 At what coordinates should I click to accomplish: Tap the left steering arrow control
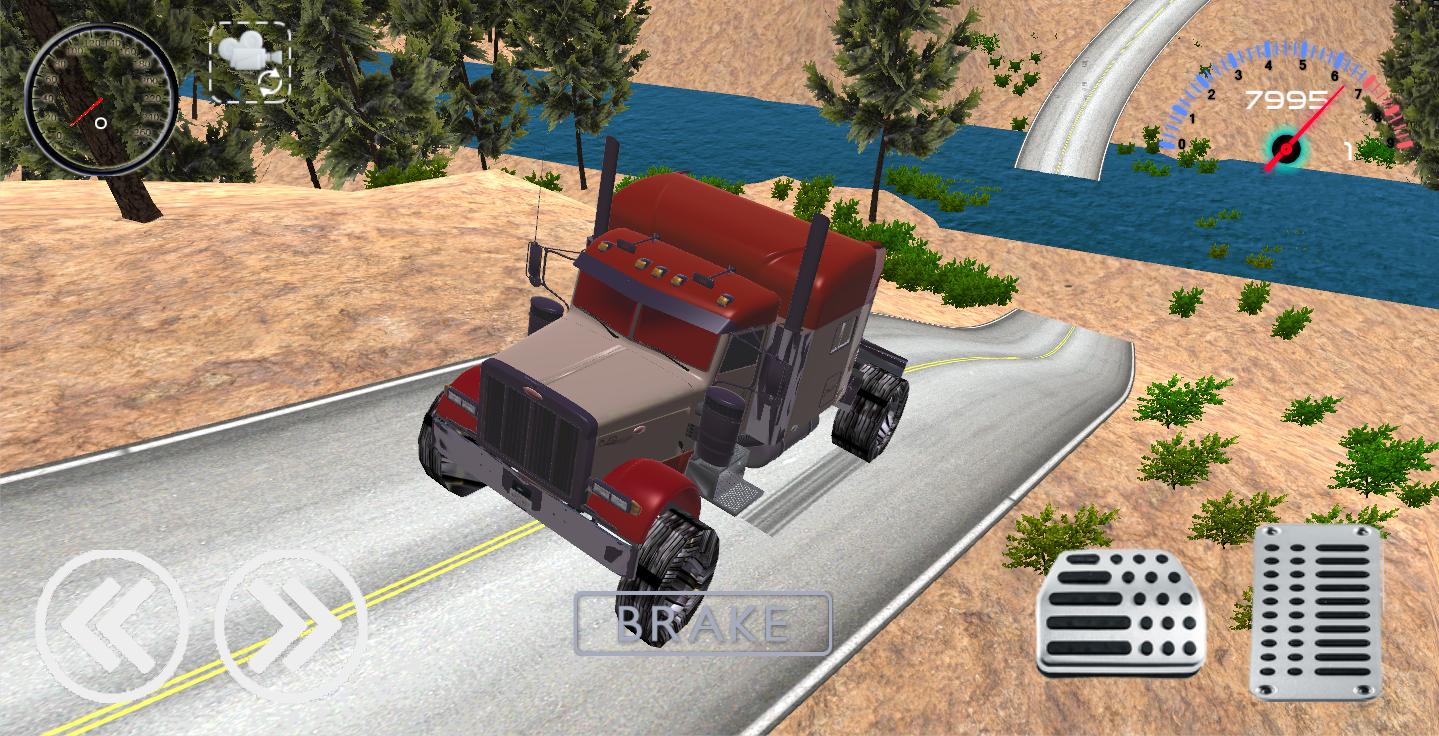pyautogui.click(x=110, y=627)
